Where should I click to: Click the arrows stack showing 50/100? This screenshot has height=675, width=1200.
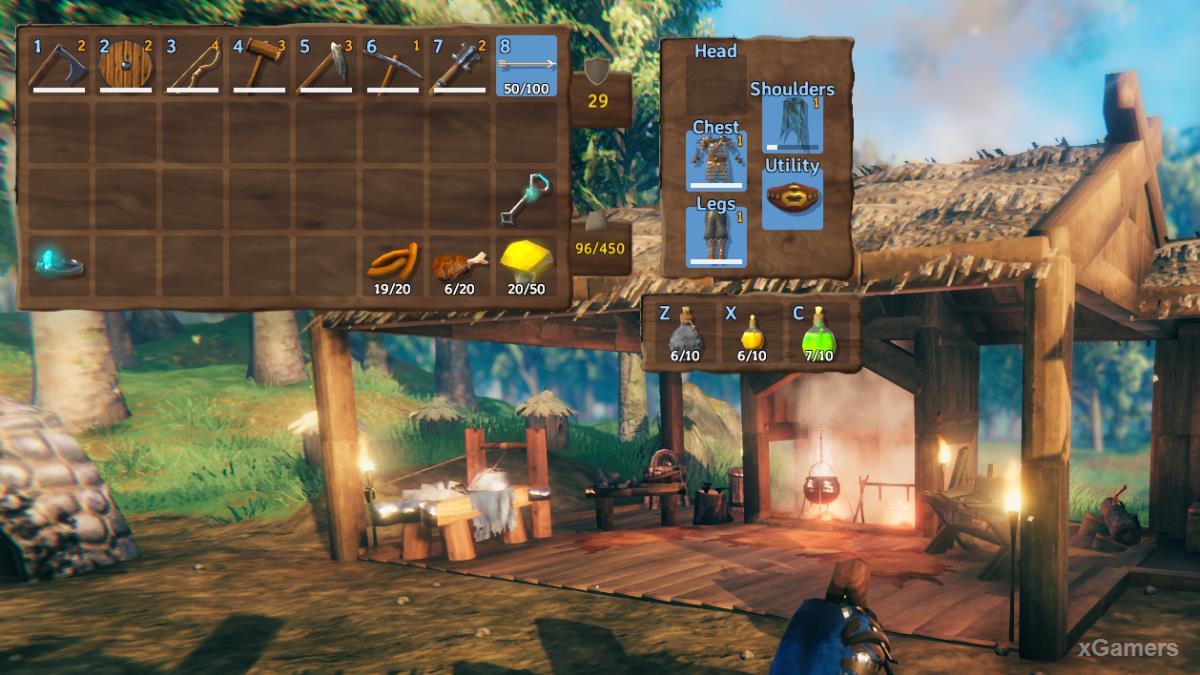pyautogui.click(x=527, y=66)
